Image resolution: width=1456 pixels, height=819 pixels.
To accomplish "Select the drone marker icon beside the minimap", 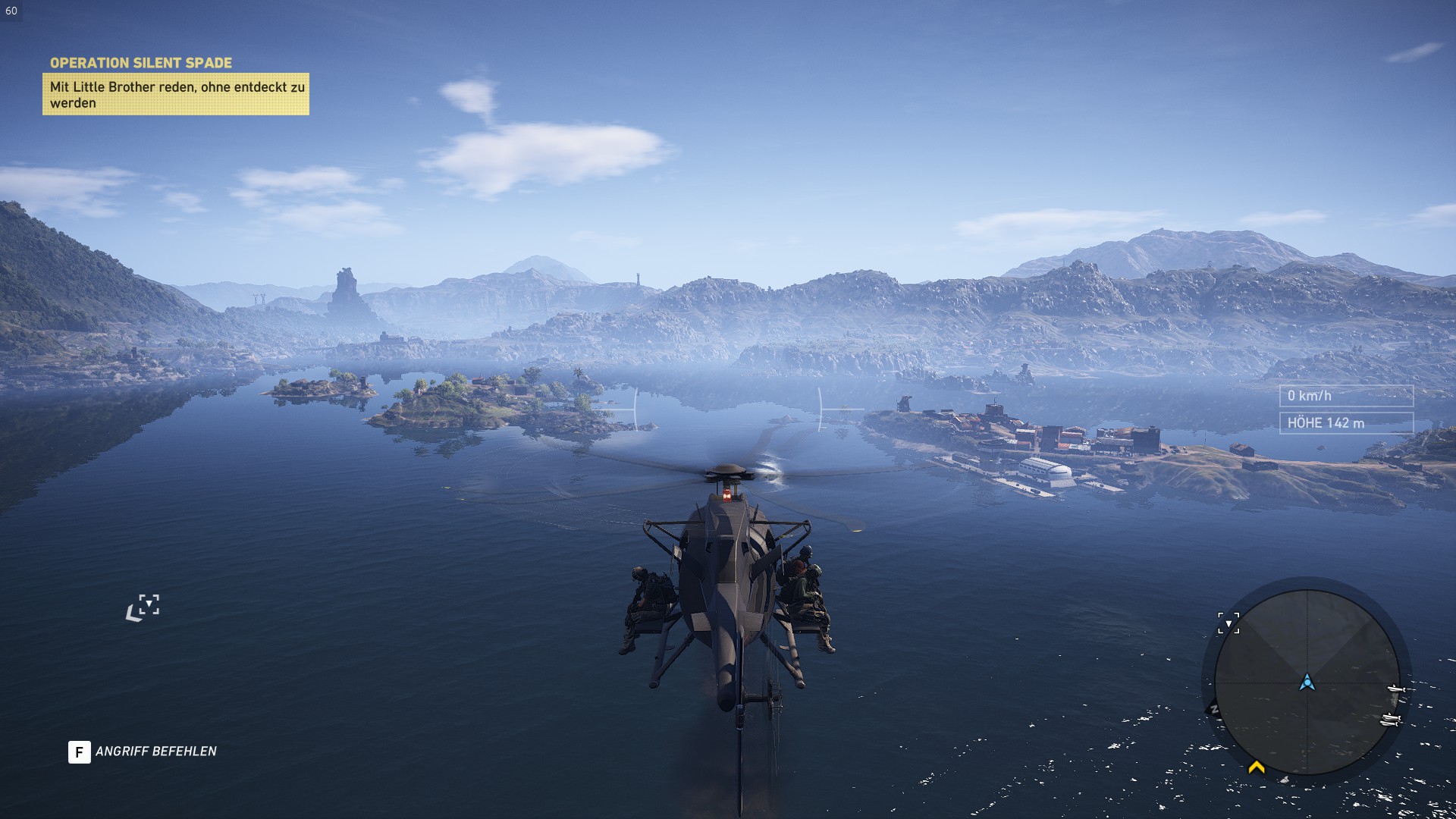I will point(1228,623).
